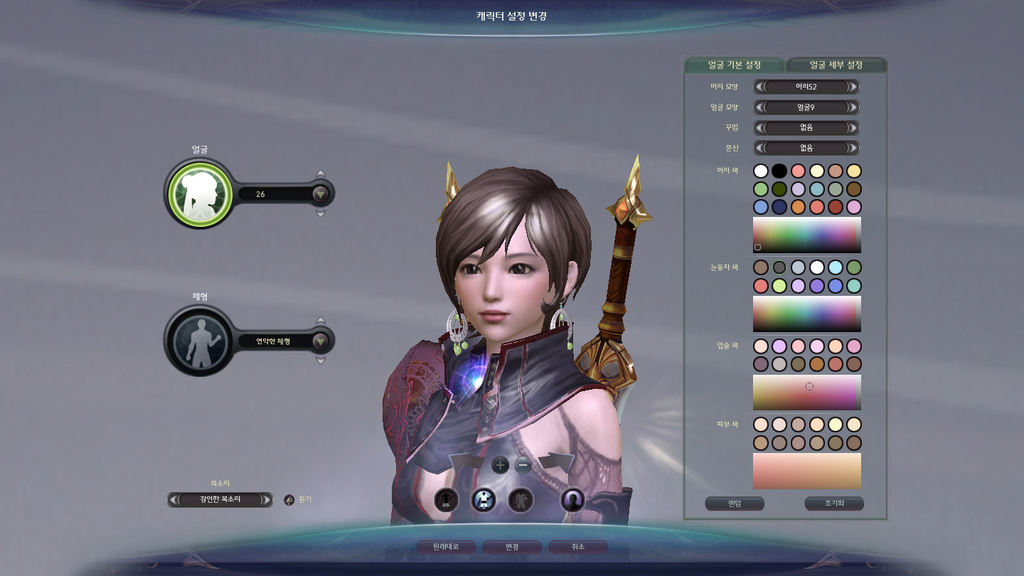Open the 얼굴 기본 설정 tab

click(x=734, y=65)
